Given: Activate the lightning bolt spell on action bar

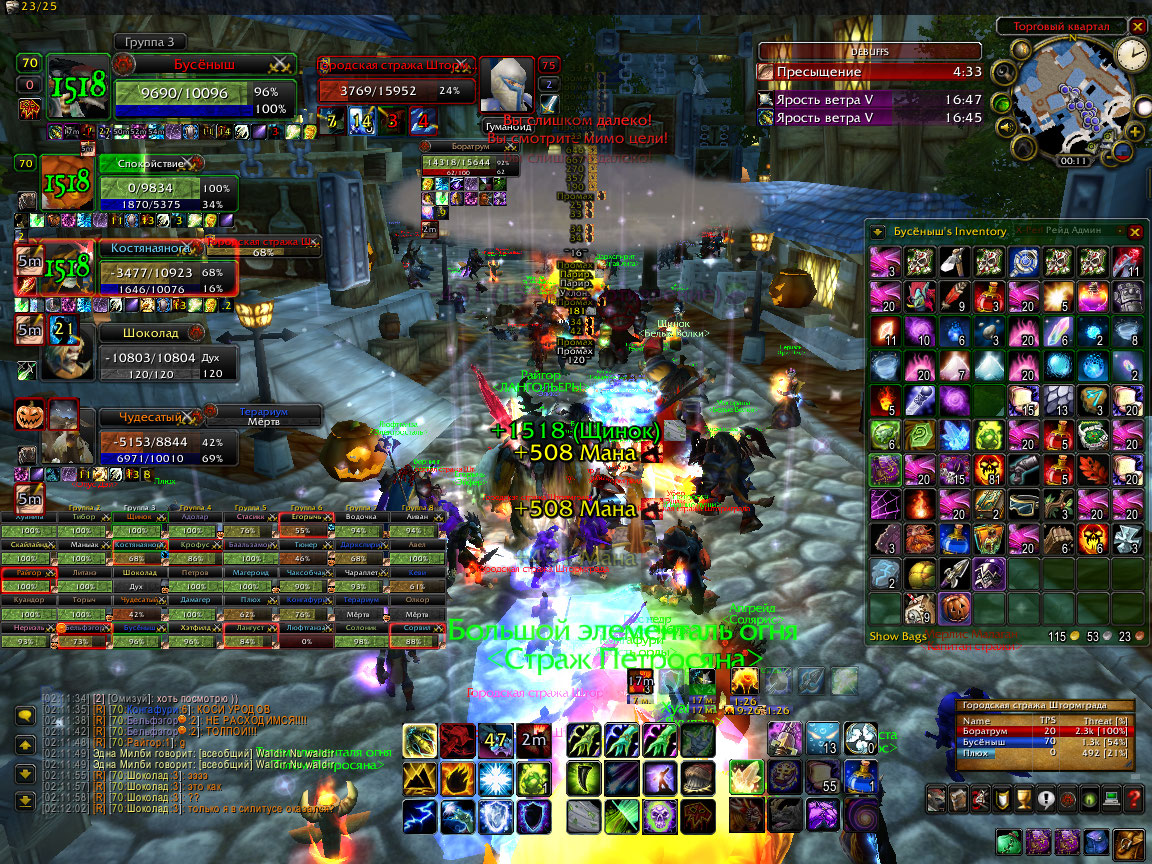Looking at the screenshot, I should pos(419,817).
